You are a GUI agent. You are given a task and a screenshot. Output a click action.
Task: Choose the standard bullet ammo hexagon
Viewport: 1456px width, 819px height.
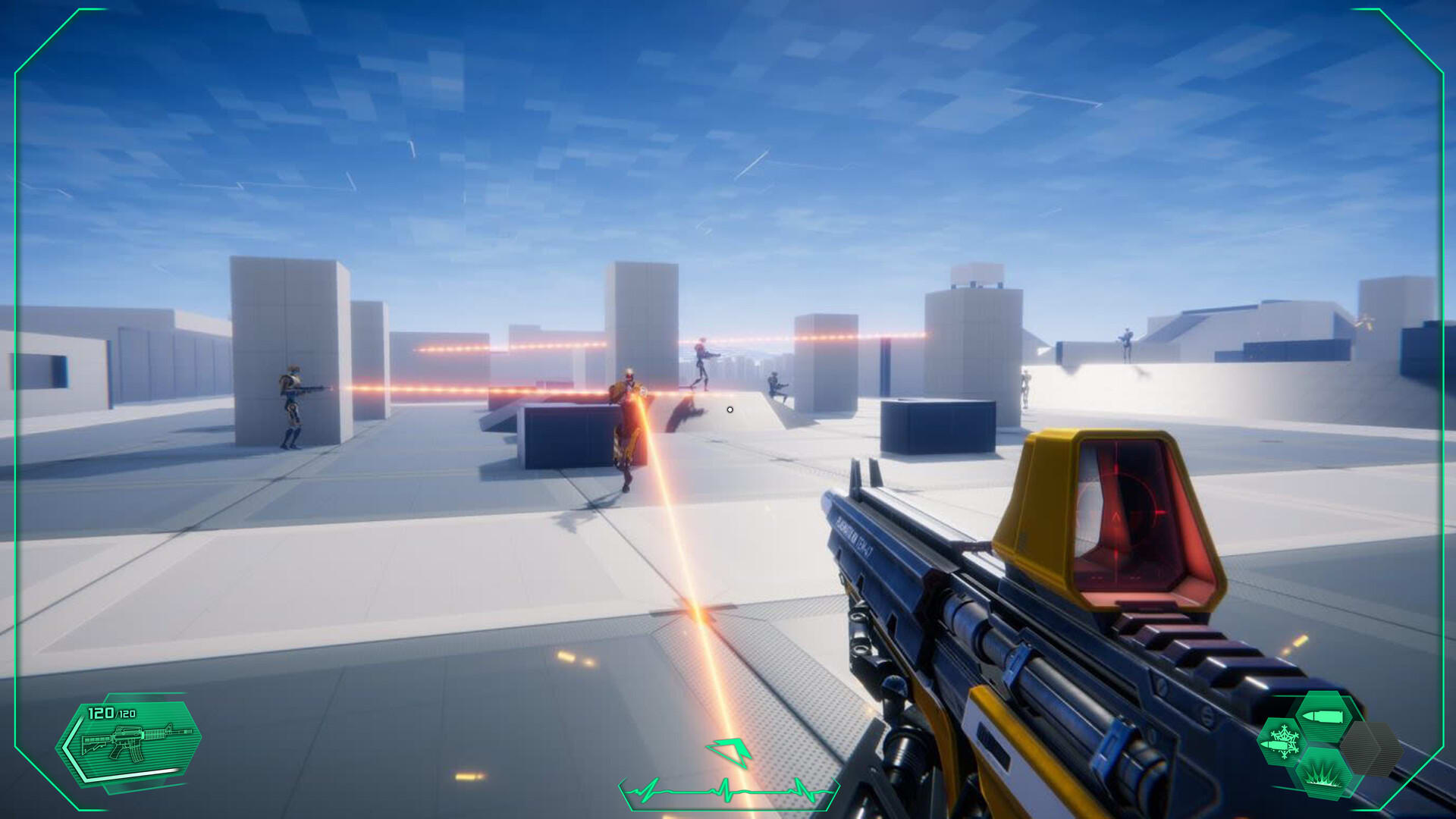(x=1322, y=716)
